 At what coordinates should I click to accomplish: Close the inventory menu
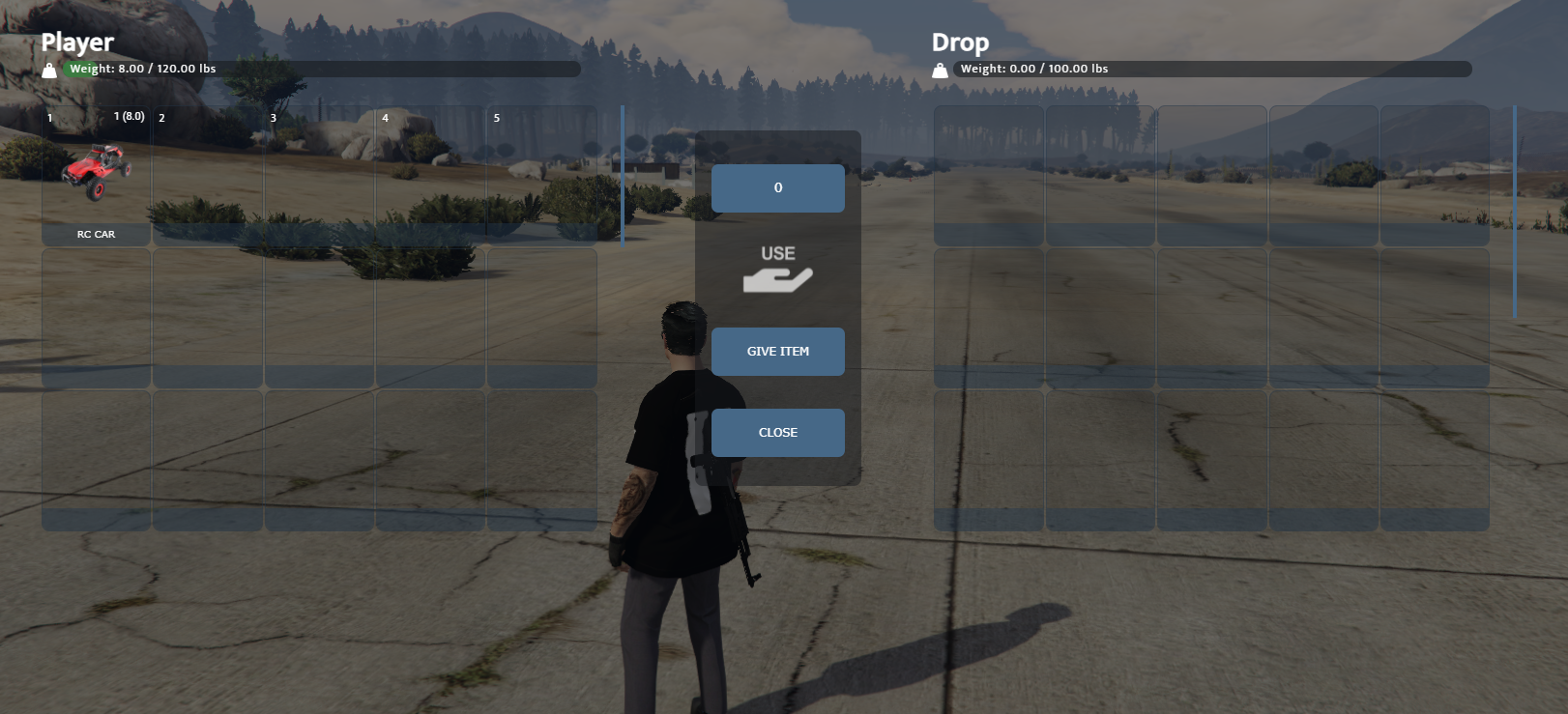pos(777,433)
